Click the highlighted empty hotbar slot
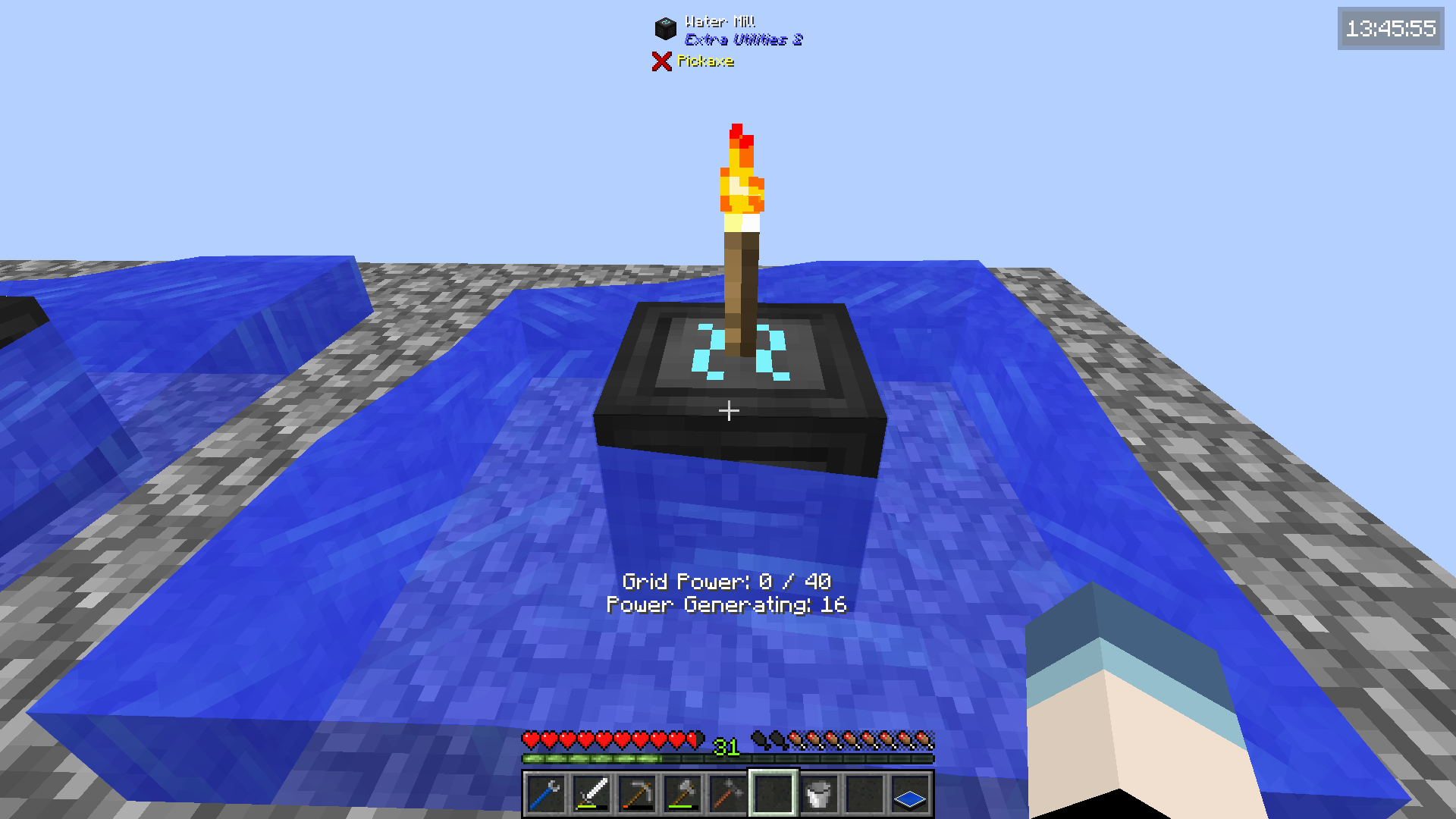1456x819 pixels. tap(773, 795)
